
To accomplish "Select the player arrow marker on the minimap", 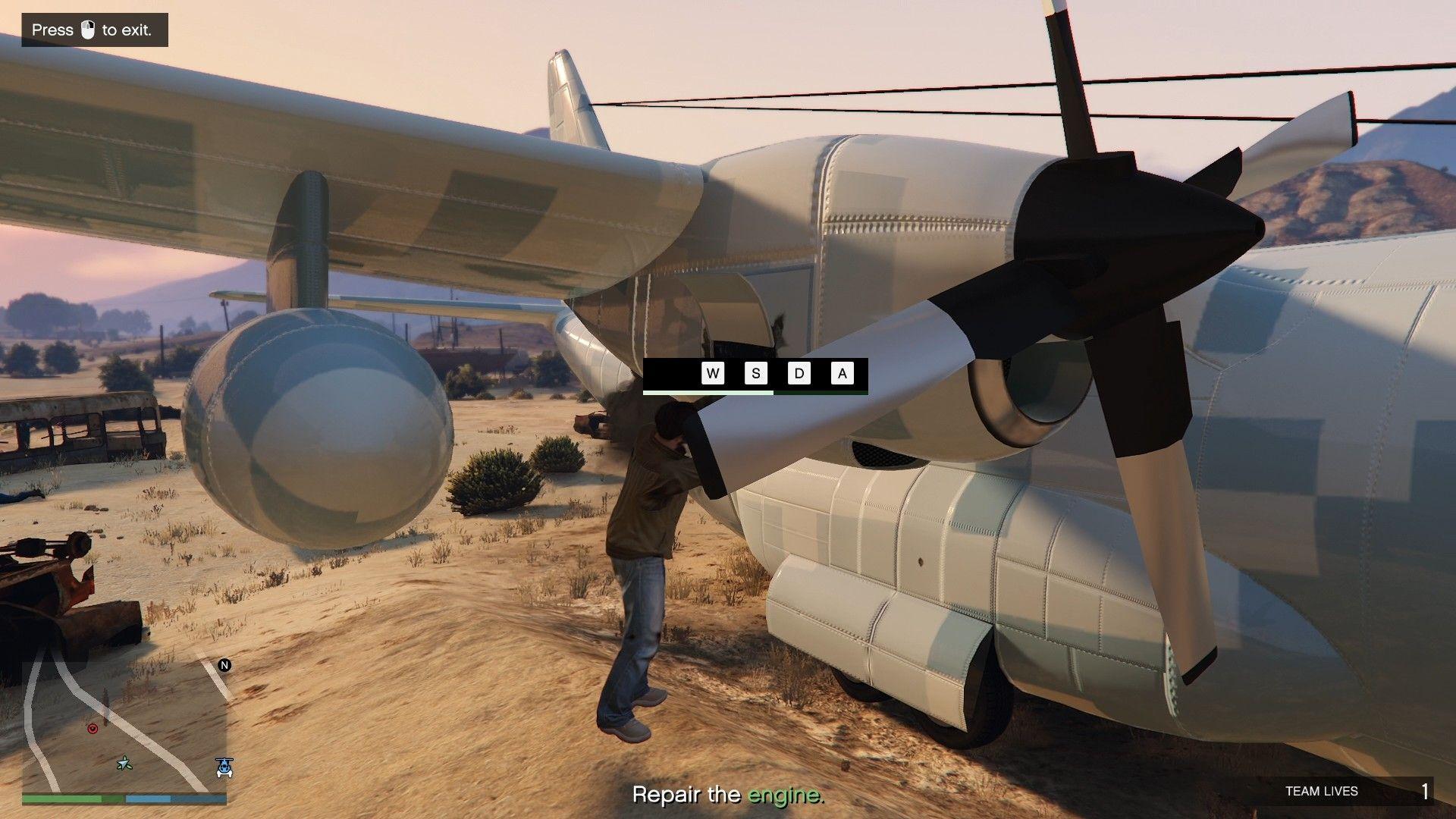I will (x=124, y=763).
